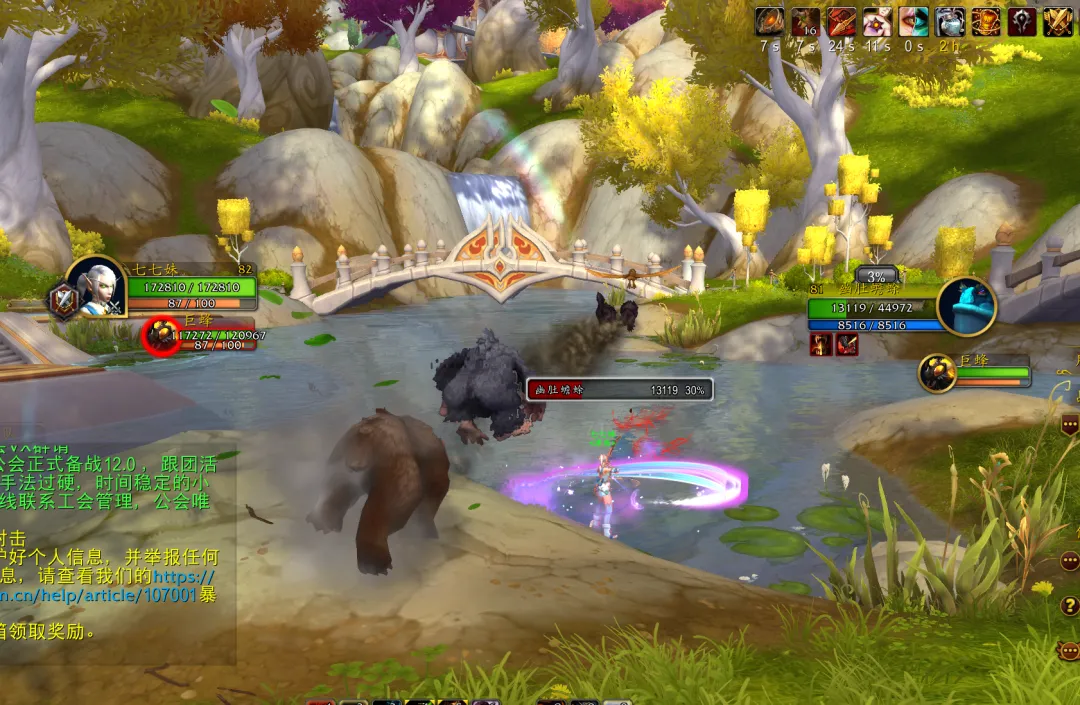
Task: Click the eye buff with 0s timer
Action: 914,21
